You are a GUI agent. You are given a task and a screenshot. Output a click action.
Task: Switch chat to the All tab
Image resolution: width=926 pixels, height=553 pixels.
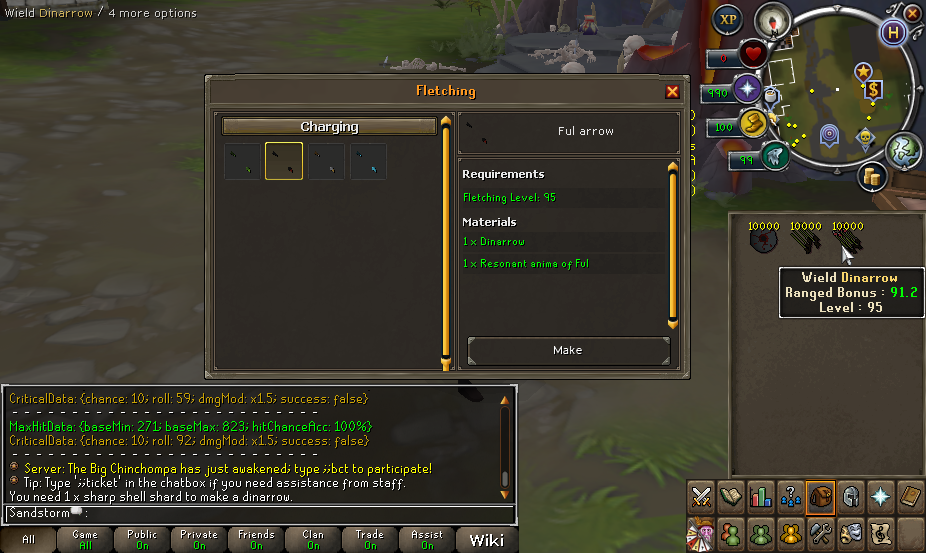[x=28, y=540]
